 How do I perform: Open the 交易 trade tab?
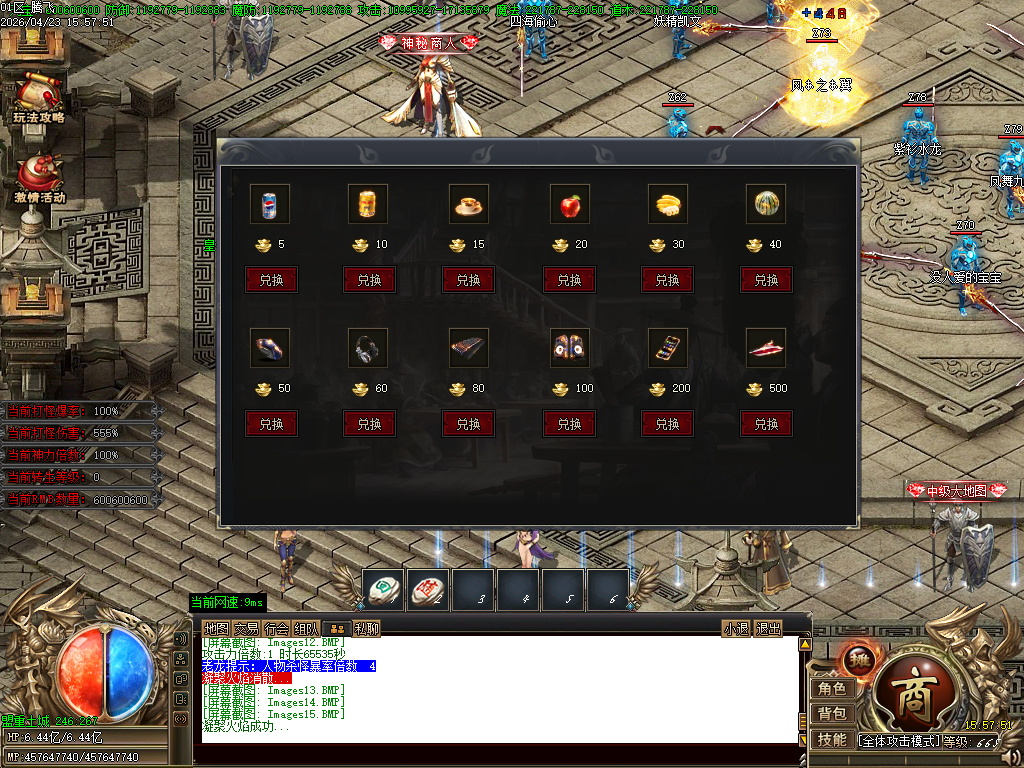(246, 628)
